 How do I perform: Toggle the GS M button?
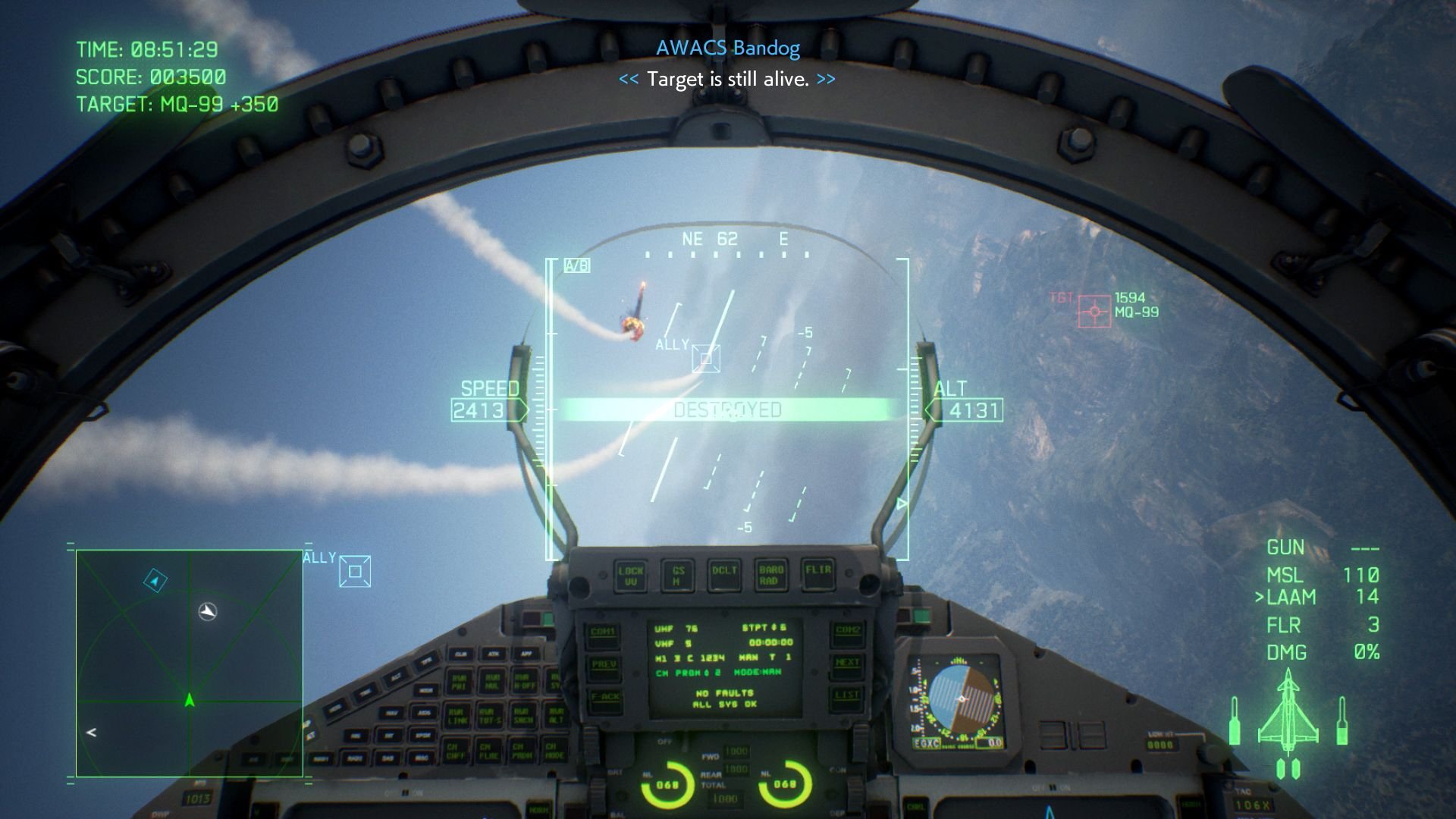(677, 575)
